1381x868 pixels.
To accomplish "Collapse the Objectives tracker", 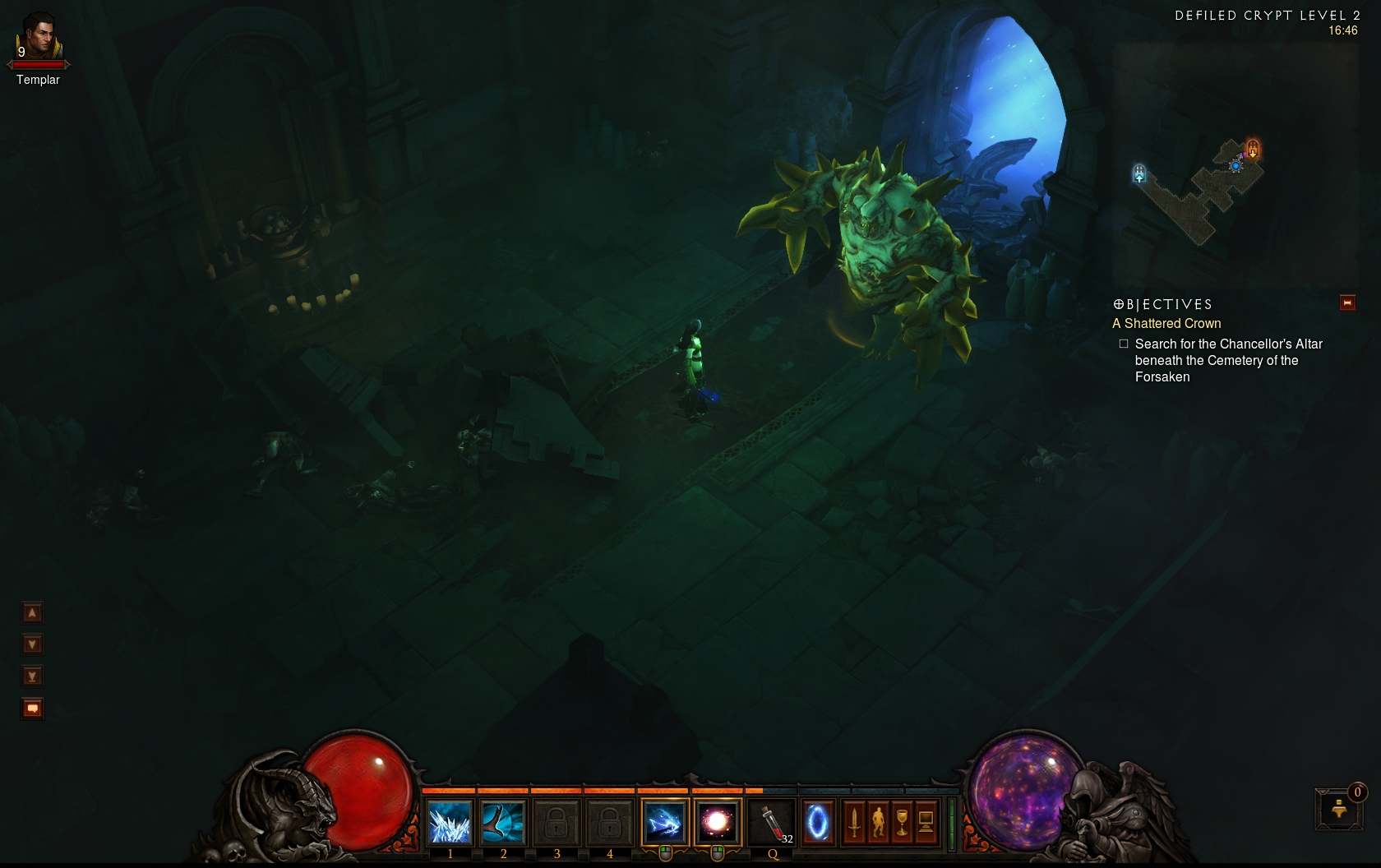I will [1347, 303].
